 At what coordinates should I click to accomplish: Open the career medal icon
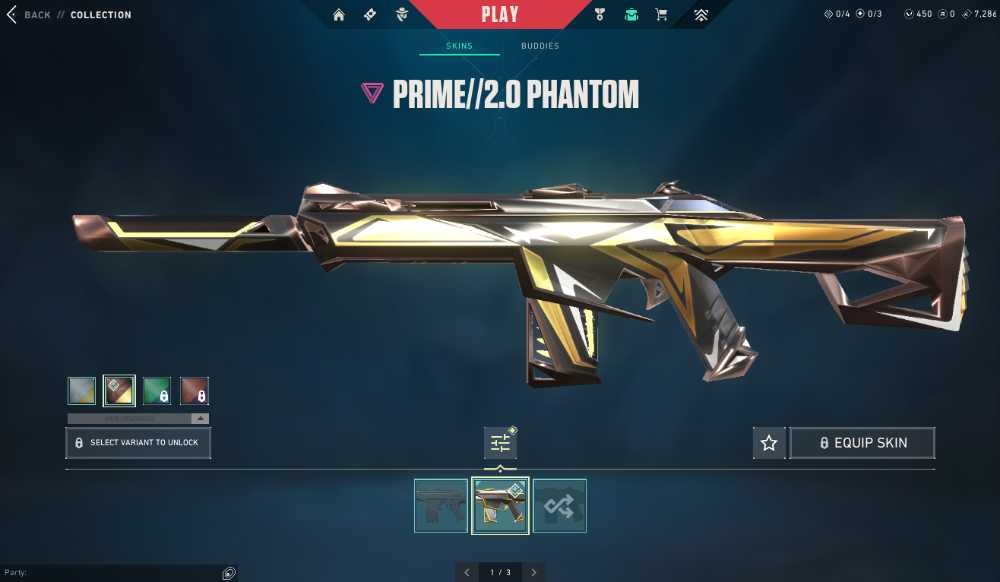click(600, 15)
